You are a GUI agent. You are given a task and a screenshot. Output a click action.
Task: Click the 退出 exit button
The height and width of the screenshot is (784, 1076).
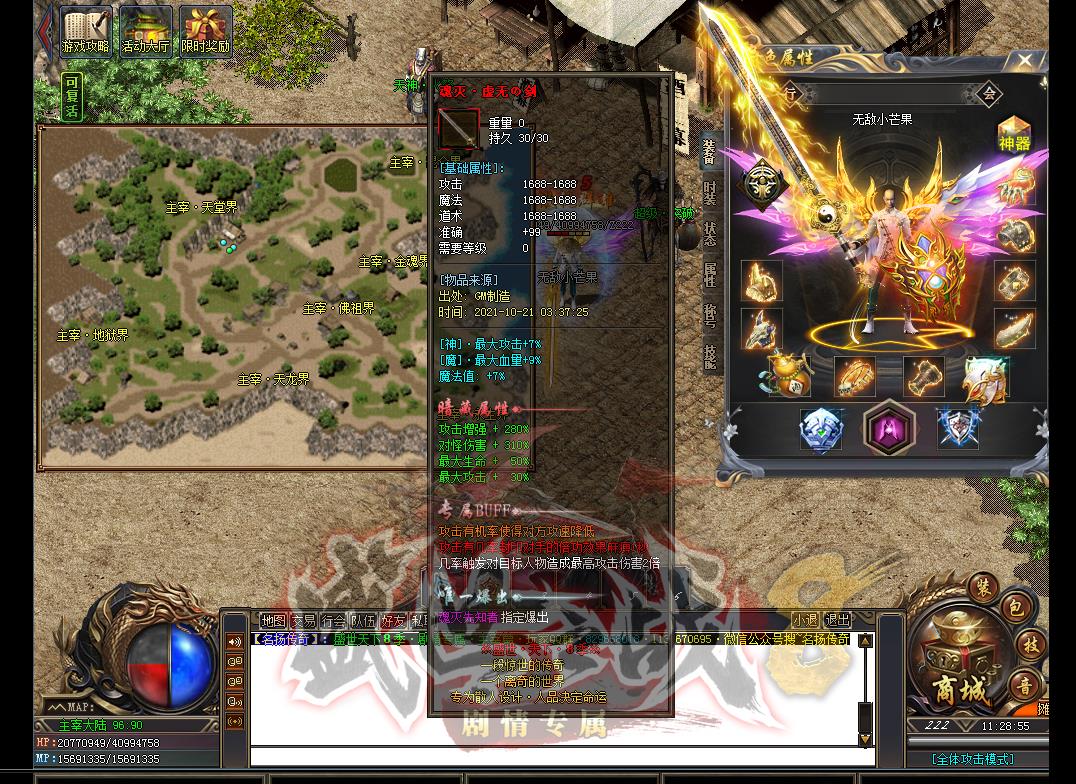[x=837, y=620]
